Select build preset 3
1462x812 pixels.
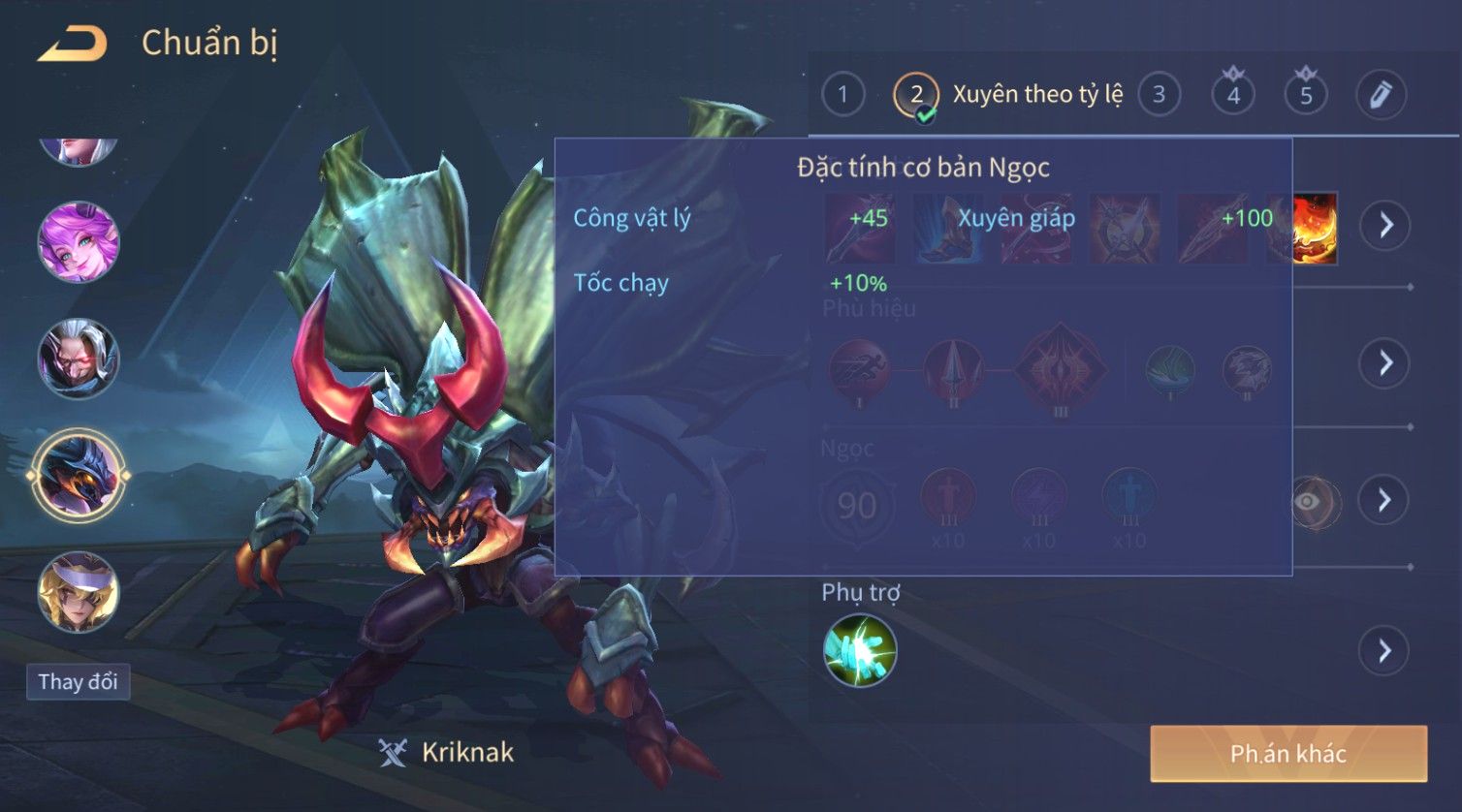tap(1159, 95)
